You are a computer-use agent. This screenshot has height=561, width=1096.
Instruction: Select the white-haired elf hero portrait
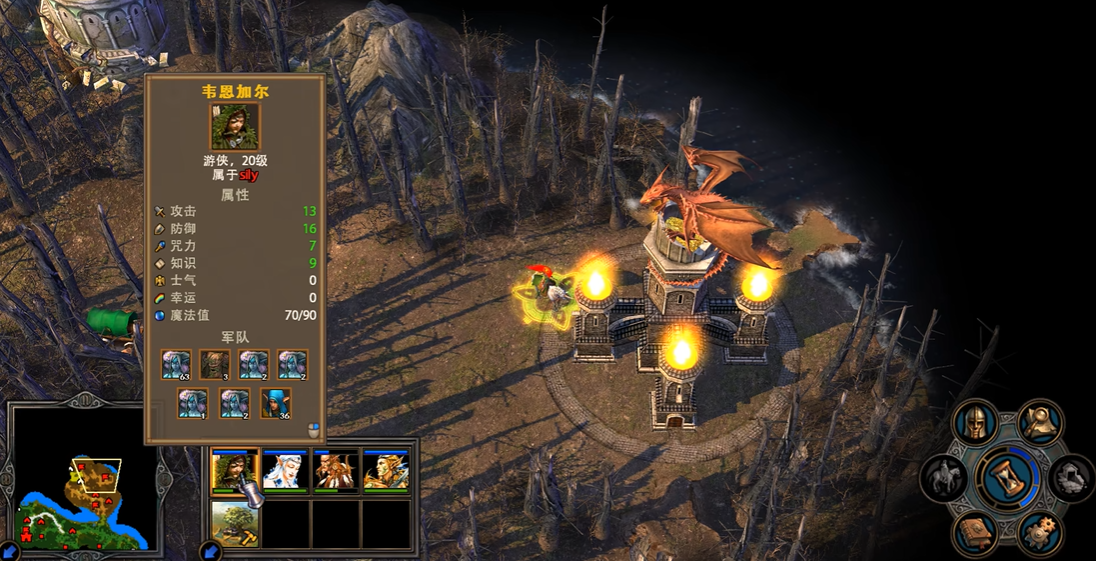(x=285, y=471)
